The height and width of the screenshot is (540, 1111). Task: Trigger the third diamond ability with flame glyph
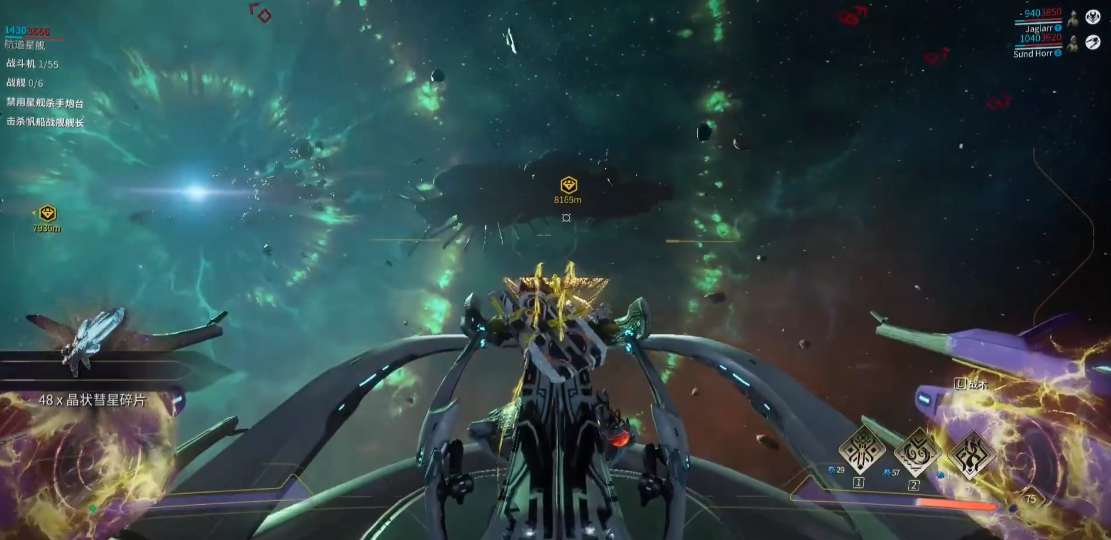(970, 454)
